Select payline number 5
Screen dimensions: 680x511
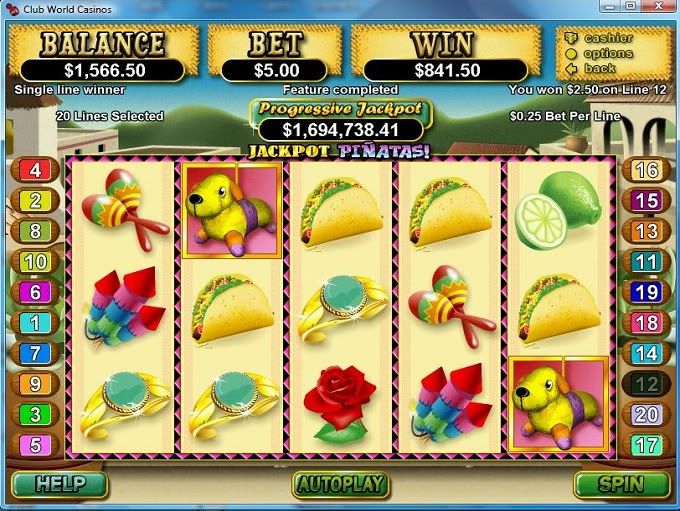click(35, 445)
